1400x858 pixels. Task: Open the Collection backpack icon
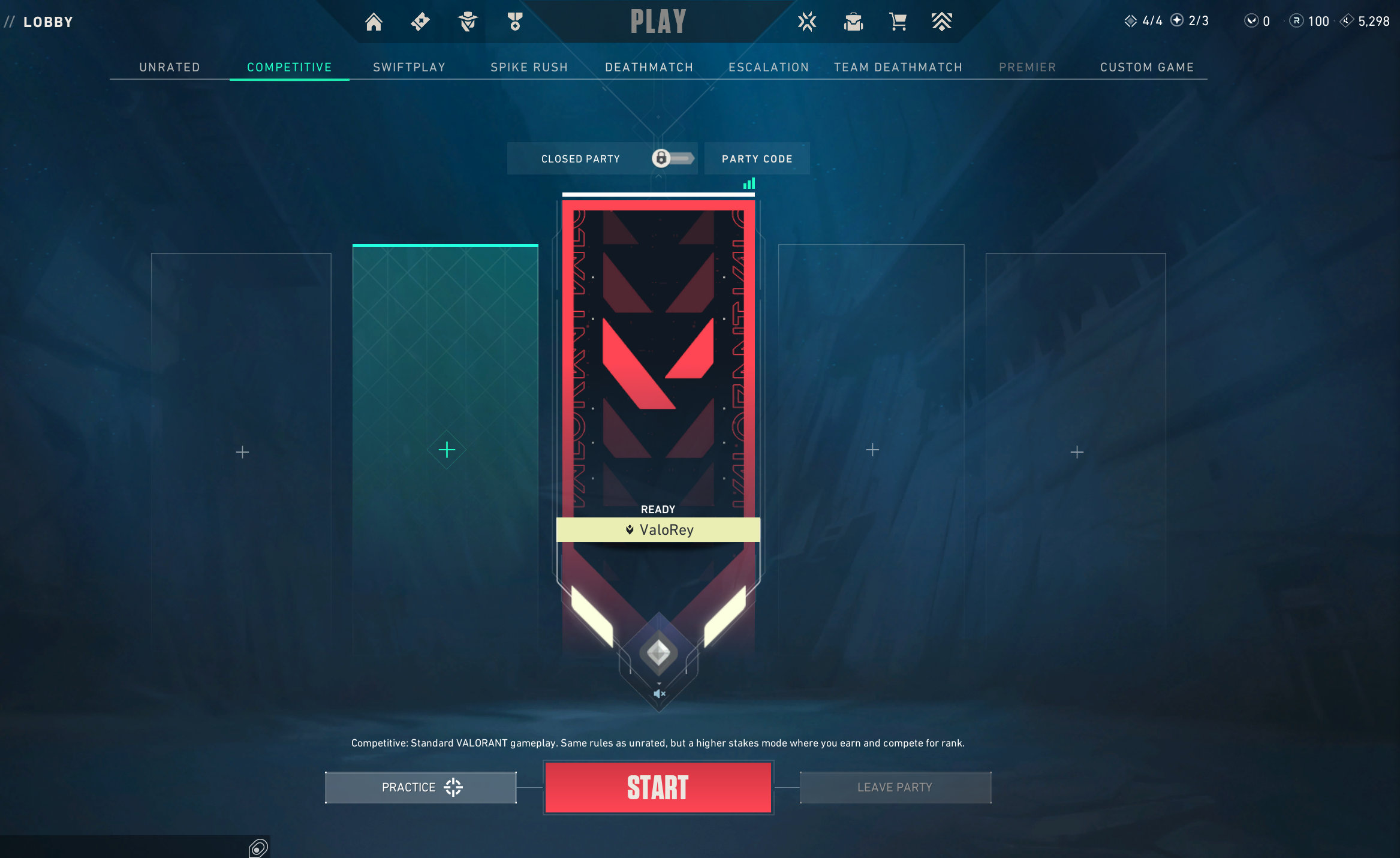click(x=854, y=22)
